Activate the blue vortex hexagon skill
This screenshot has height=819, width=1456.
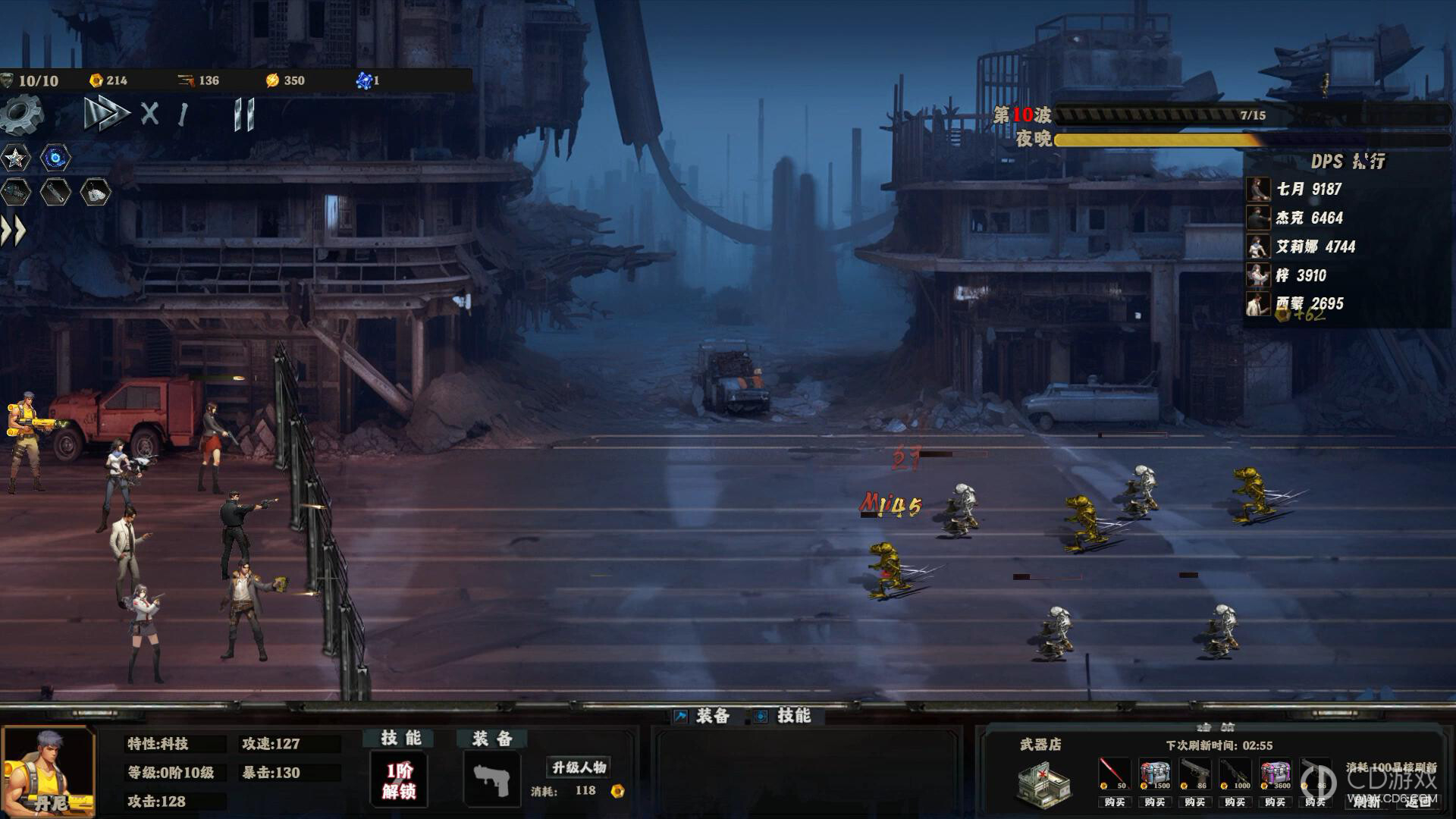click(x=55, y=158)
